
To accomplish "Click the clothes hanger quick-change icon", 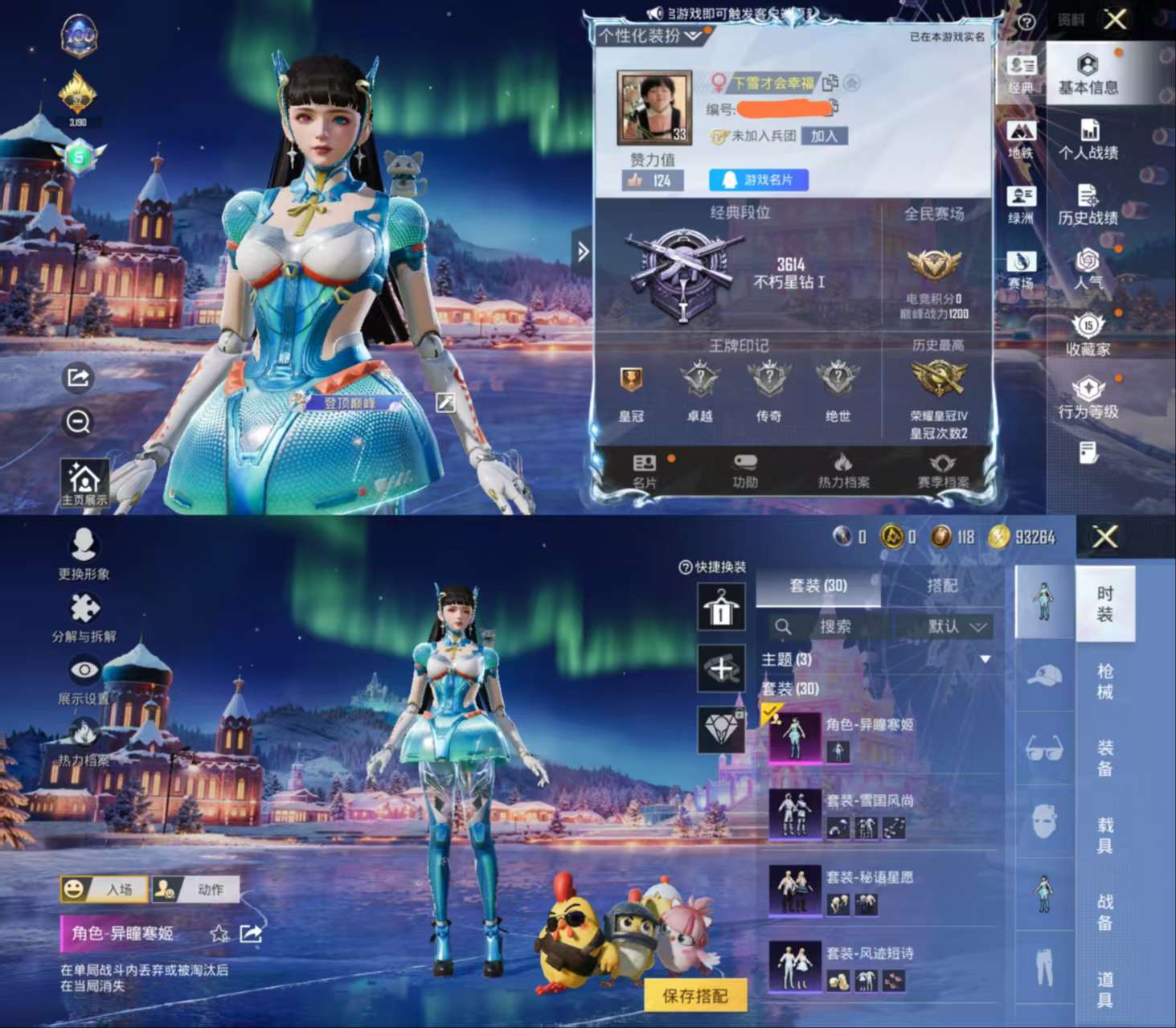I will click(721, 607).
